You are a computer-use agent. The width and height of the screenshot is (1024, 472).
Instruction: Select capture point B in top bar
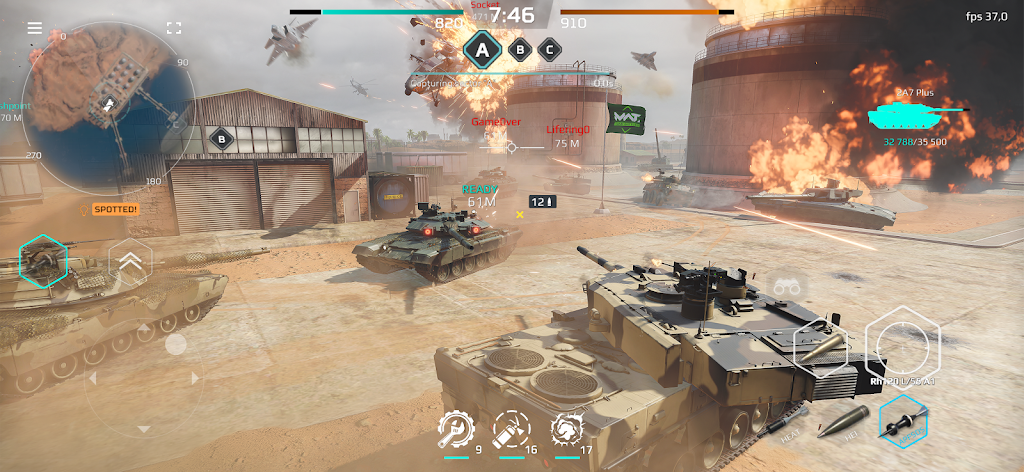point(520,48)
